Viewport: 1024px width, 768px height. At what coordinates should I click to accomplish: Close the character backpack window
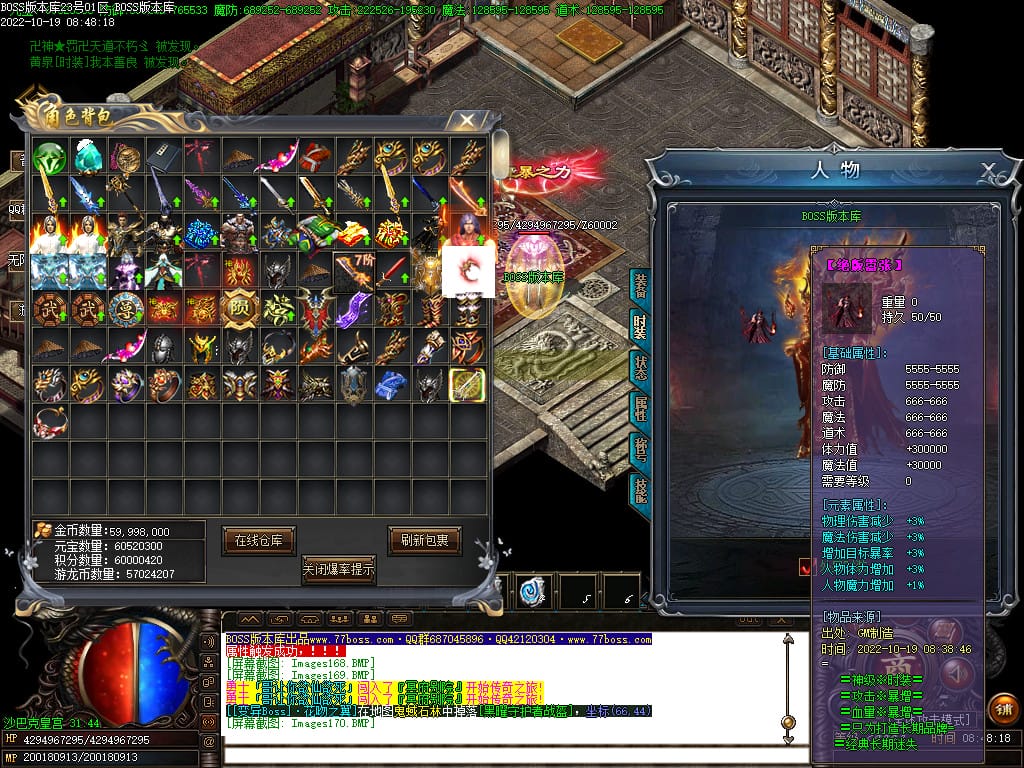pos(466,121)
